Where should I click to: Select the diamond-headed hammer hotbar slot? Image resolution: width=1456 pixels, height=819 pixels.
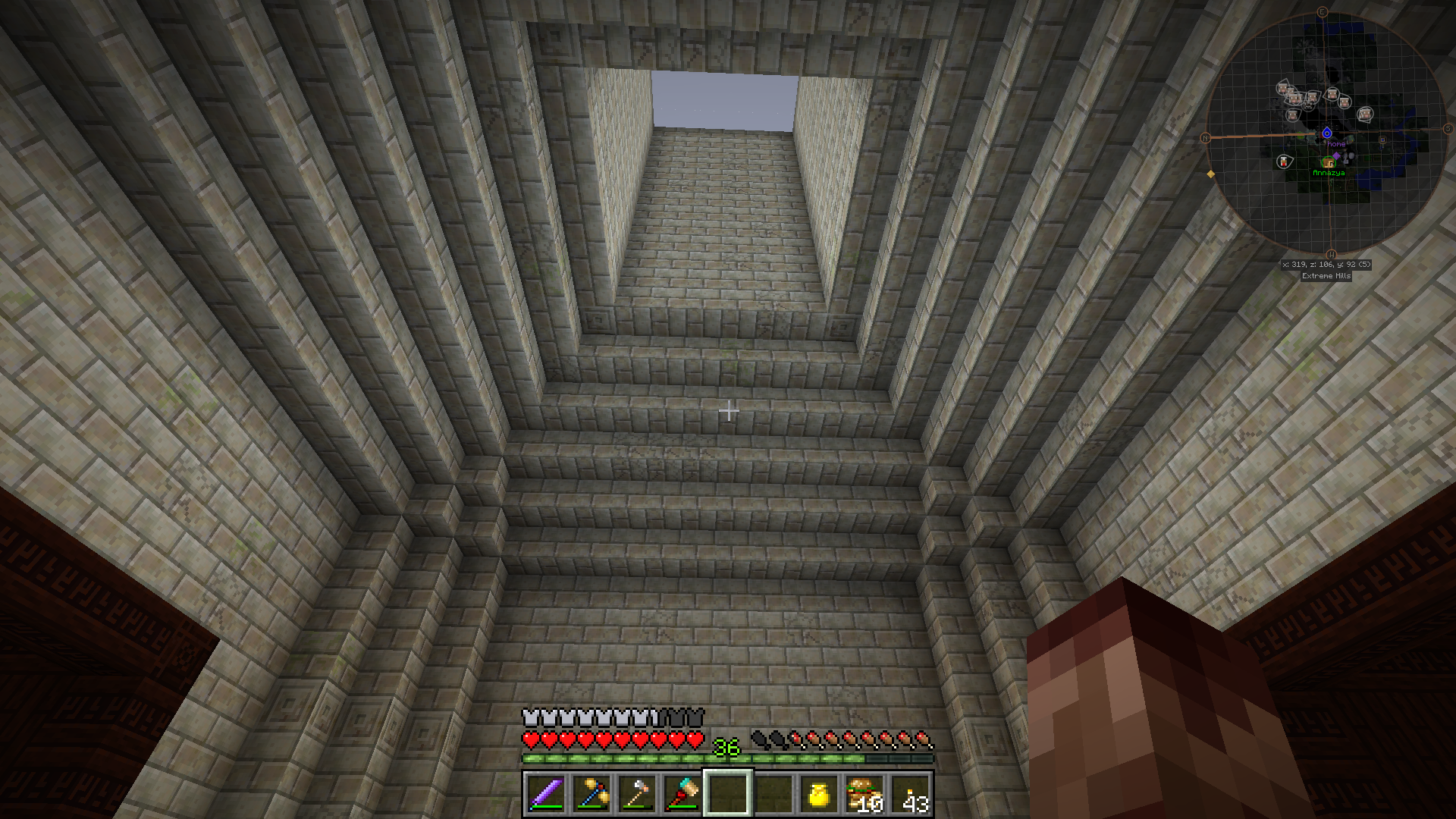682,794
